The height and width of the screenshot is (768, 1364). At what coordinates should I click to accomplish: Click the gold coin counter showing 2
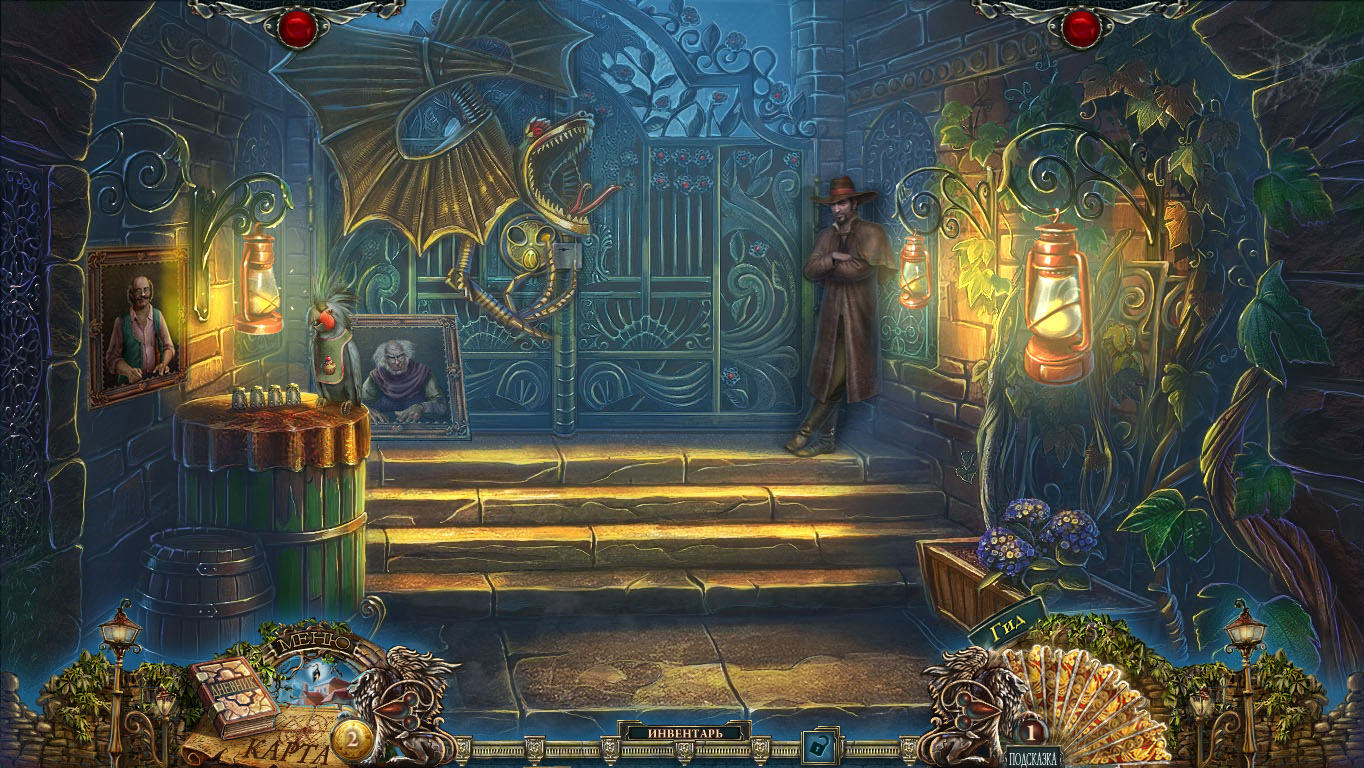[352, 738]
